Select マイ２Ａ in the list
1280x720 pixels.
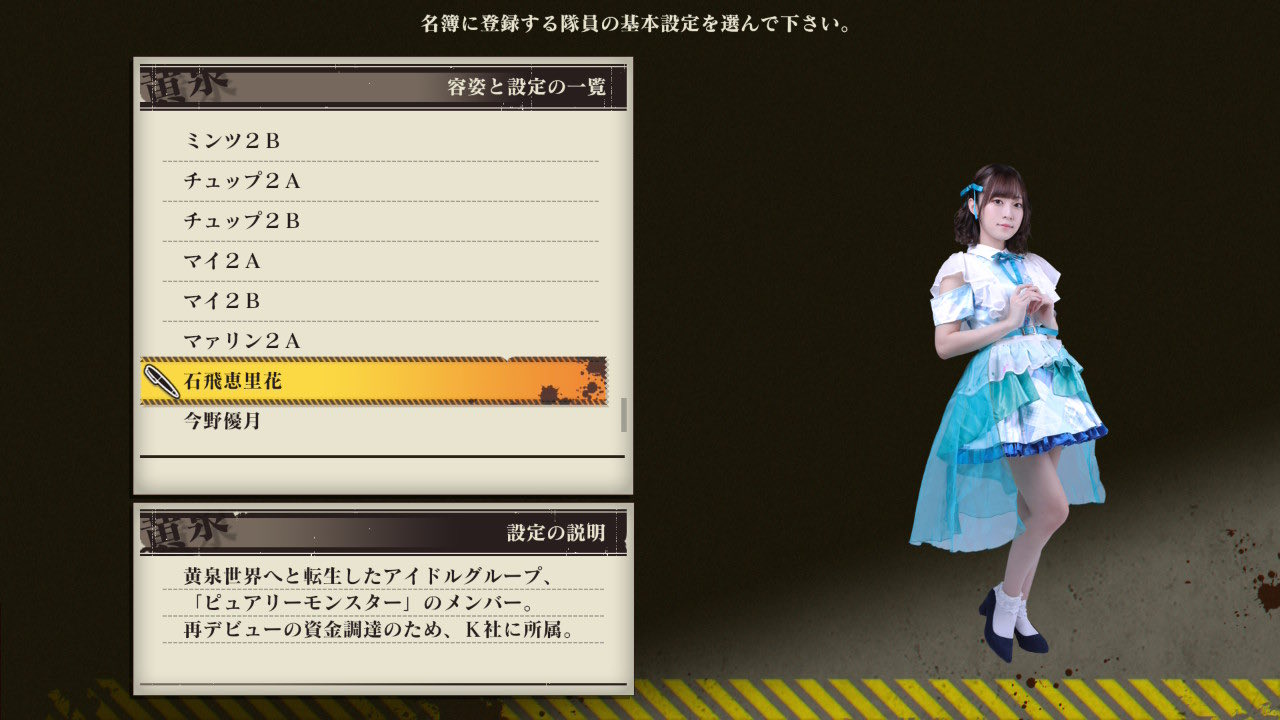380,261
